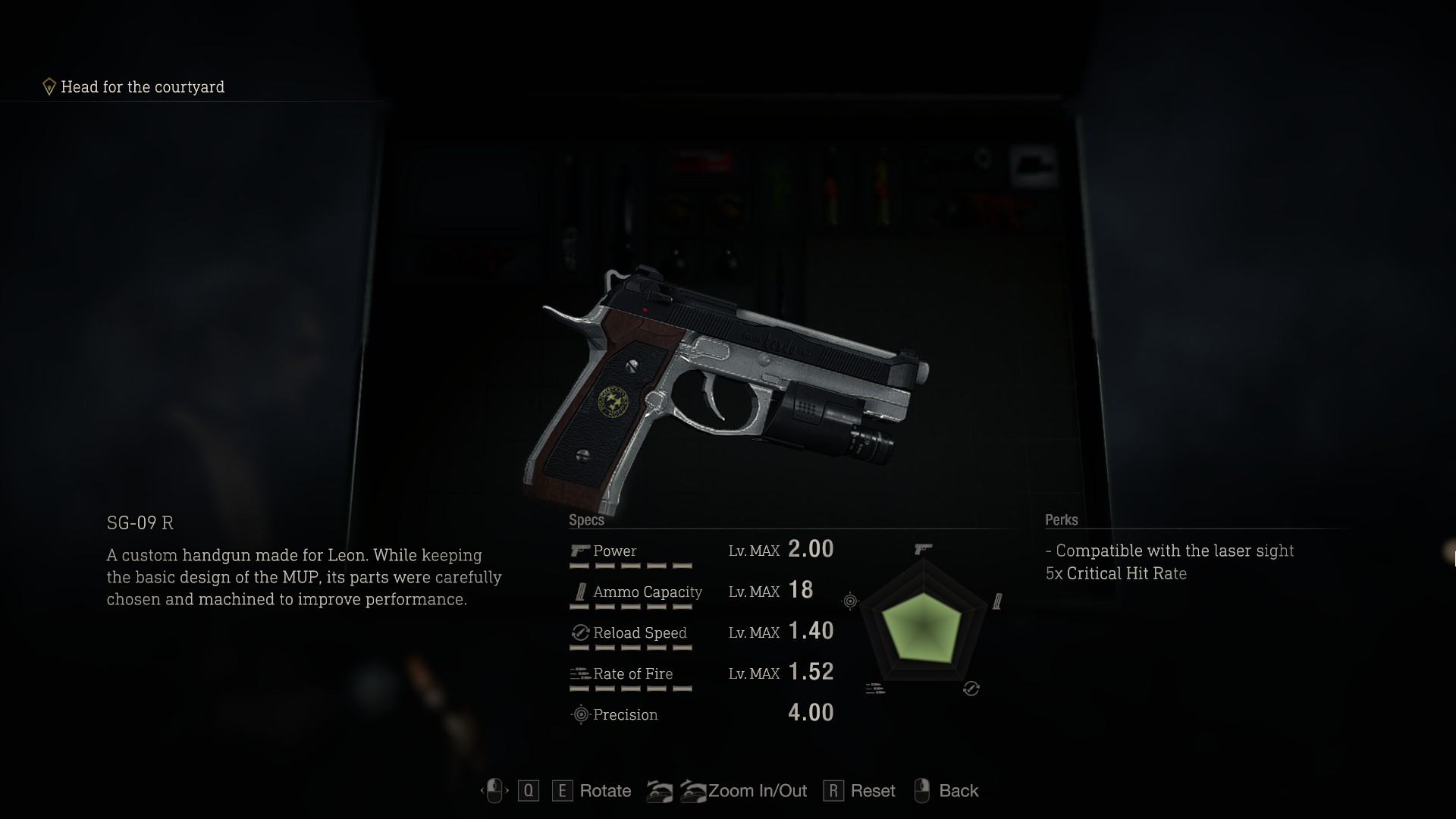Select the Head for the courtyard objective

(x=142, y=87)
